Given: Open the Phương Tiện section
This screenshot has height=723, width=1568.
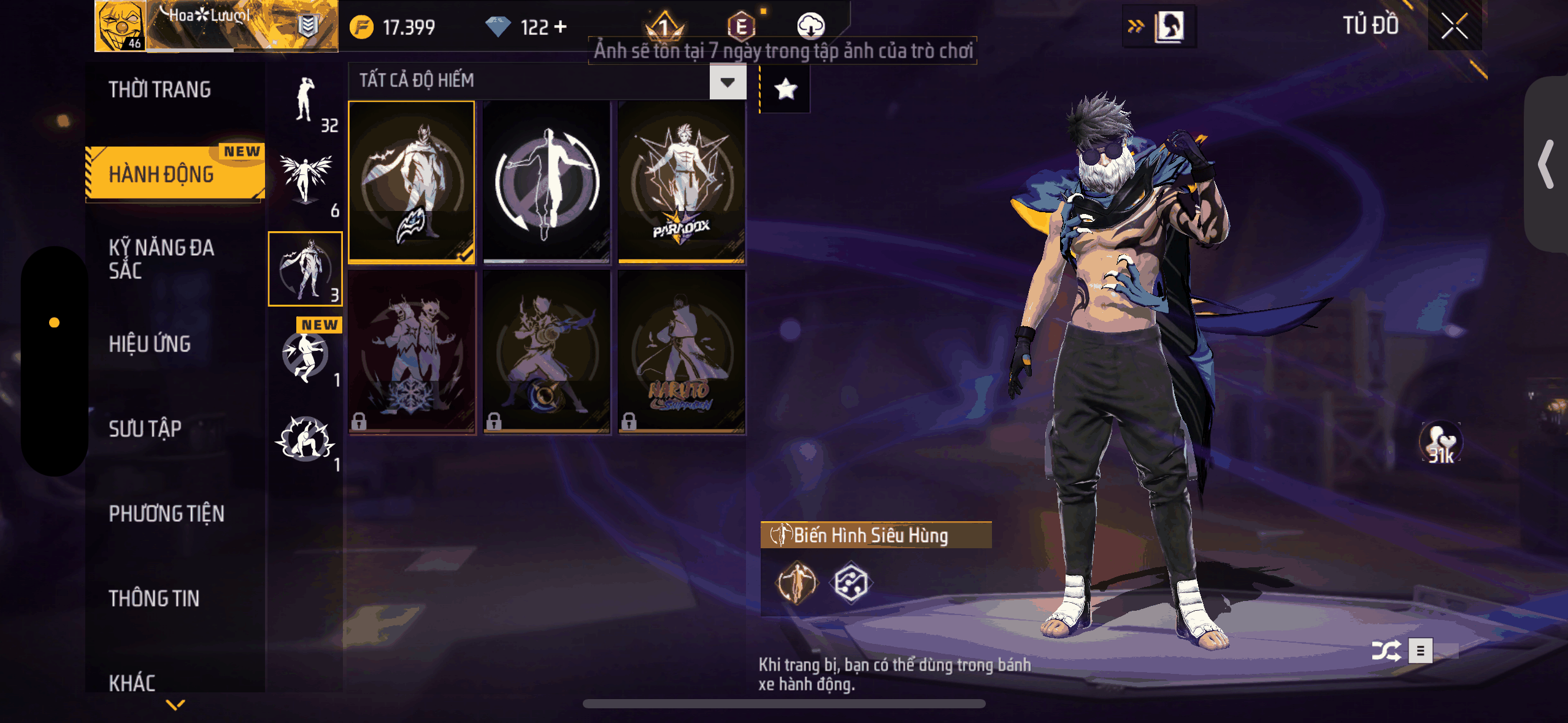Looking at the screenshot, I should click(x=166, y=514).
